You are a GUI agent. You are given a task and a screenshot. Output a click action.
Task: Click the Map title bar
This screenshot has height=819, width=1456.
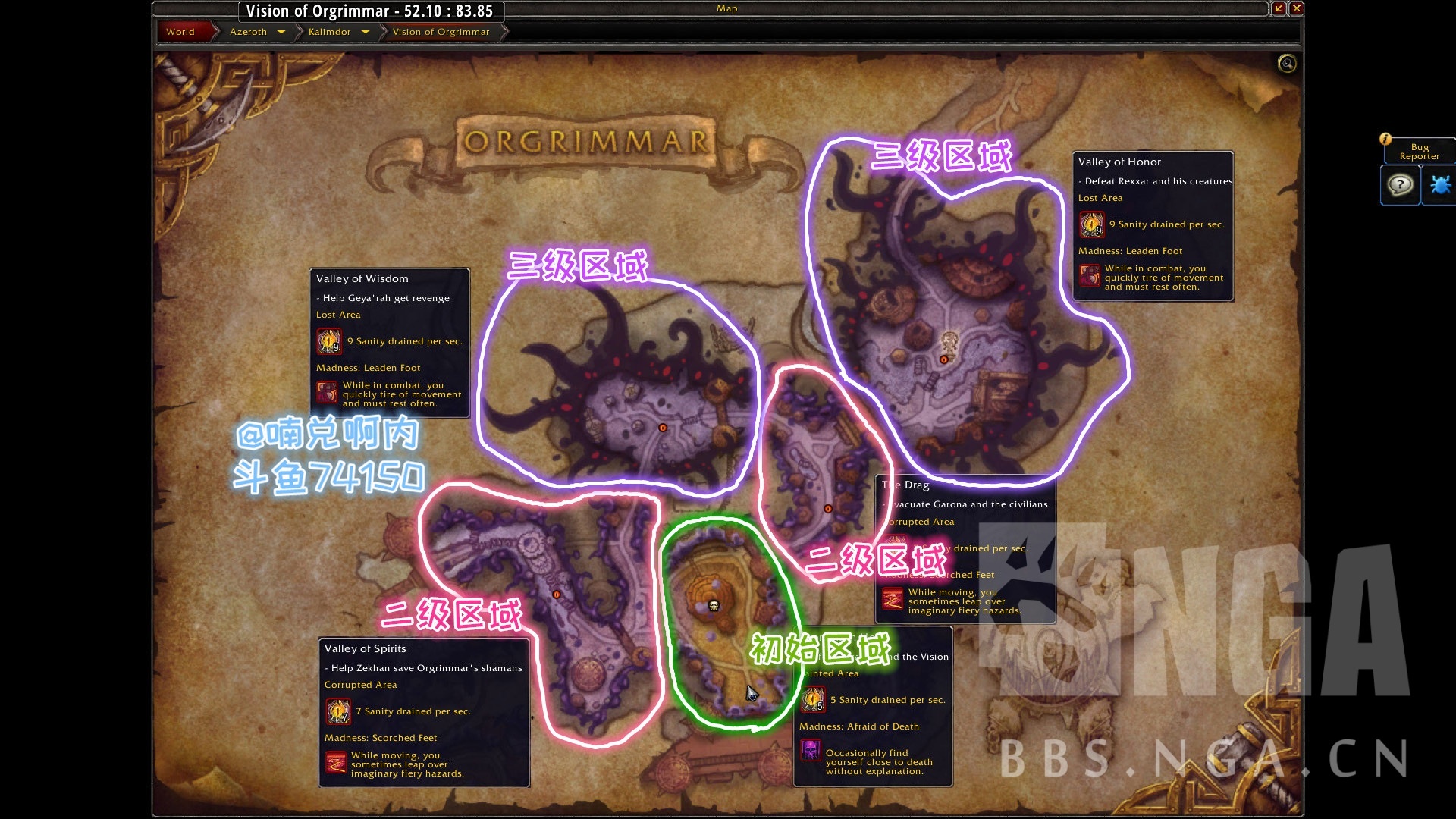[726, 8]
